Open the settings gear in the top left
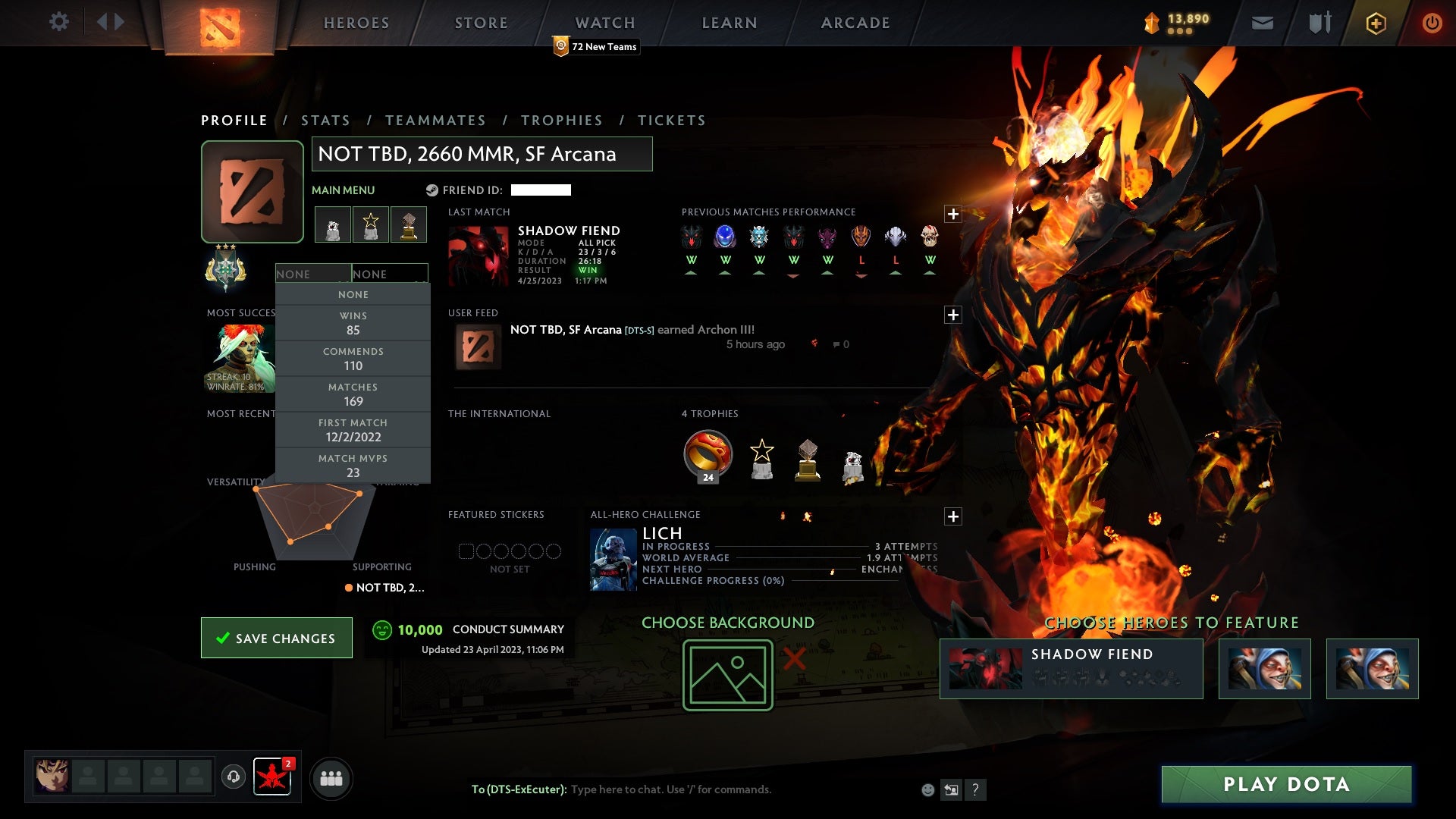 pyautogui.click(x=59, y=22)
